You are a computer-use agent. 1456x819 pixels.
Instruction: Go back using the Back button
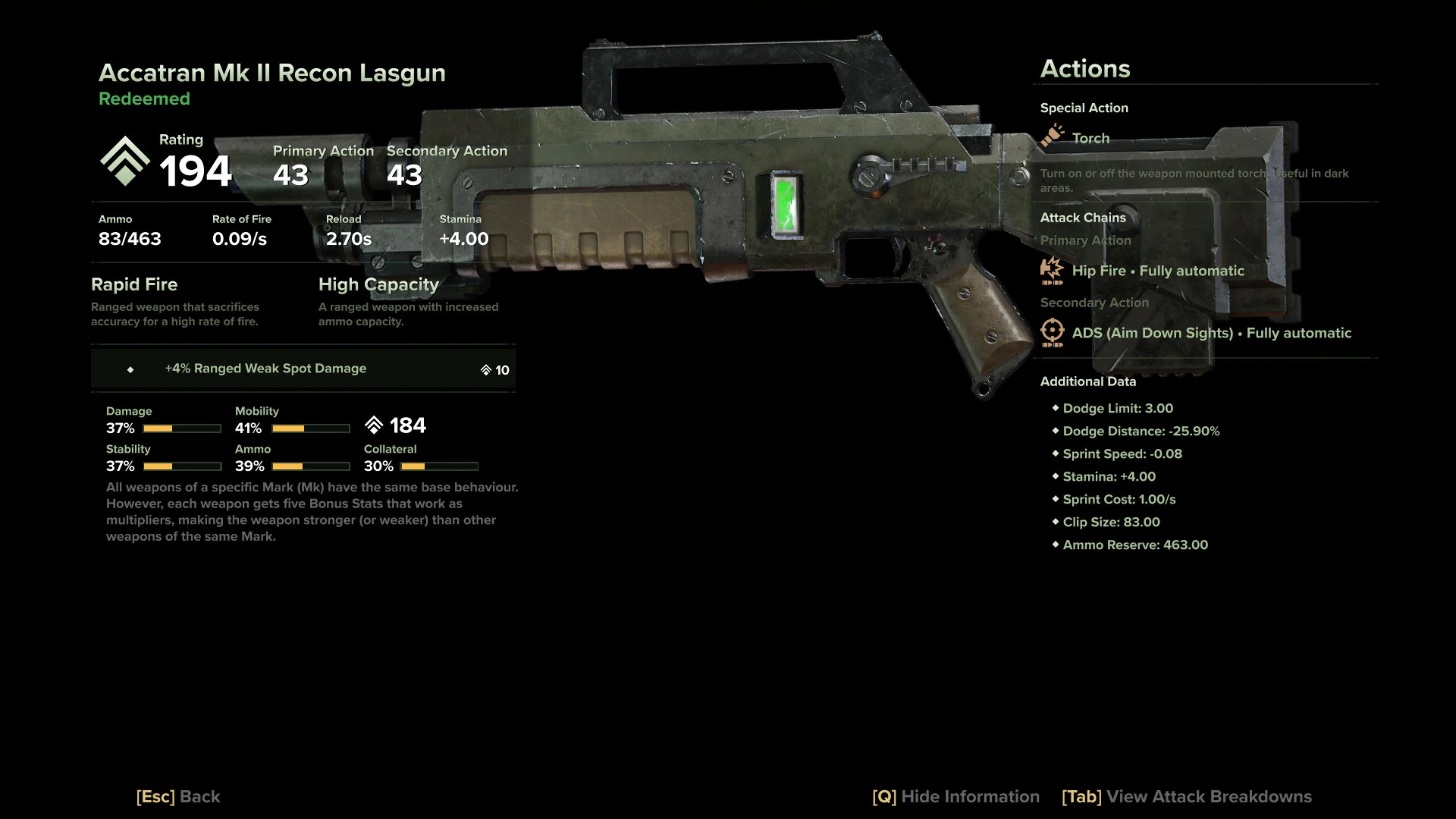(178, 796)
